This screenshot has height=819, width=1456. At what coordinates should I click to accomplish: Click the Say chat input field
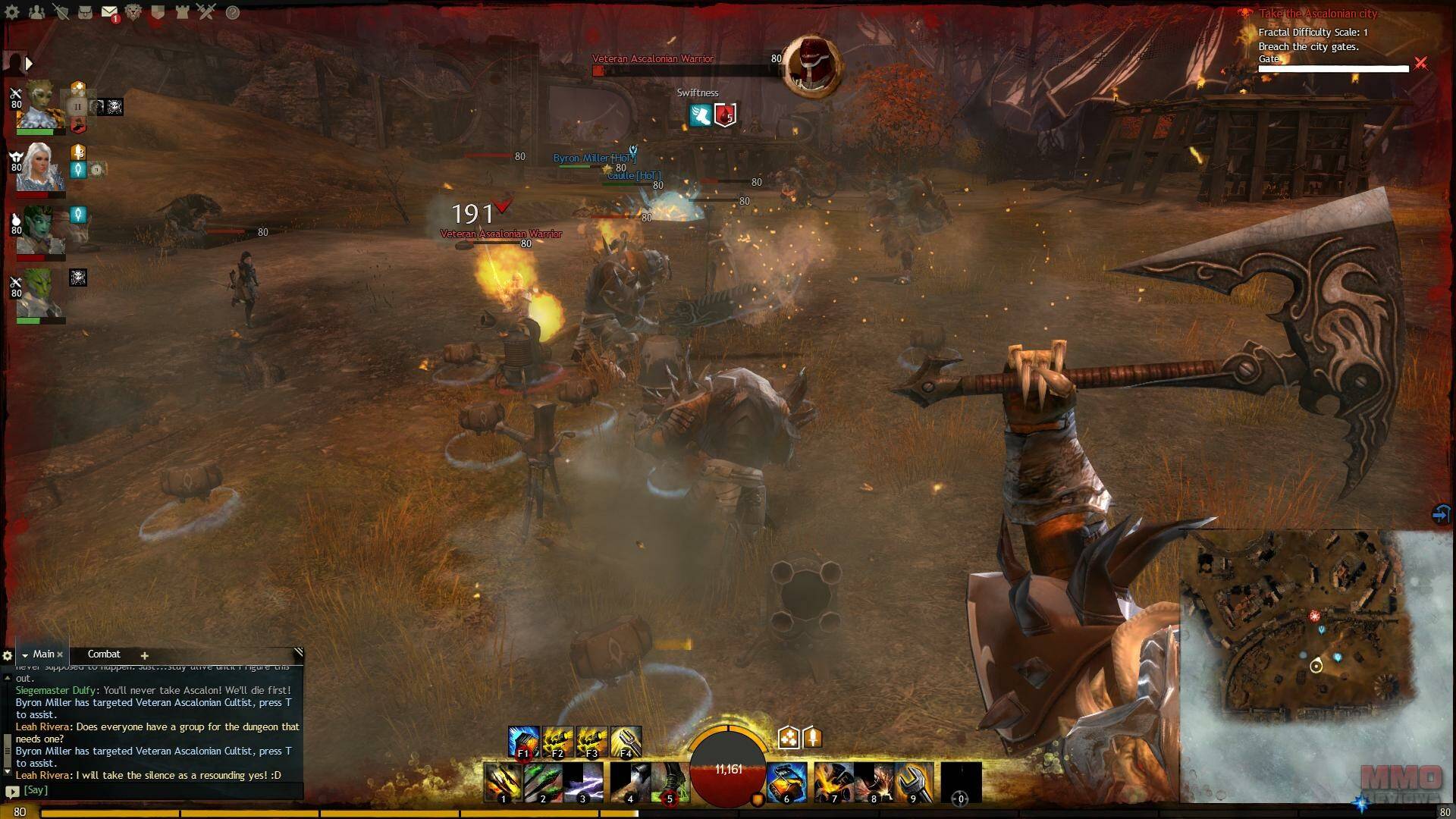coord(159,790)
